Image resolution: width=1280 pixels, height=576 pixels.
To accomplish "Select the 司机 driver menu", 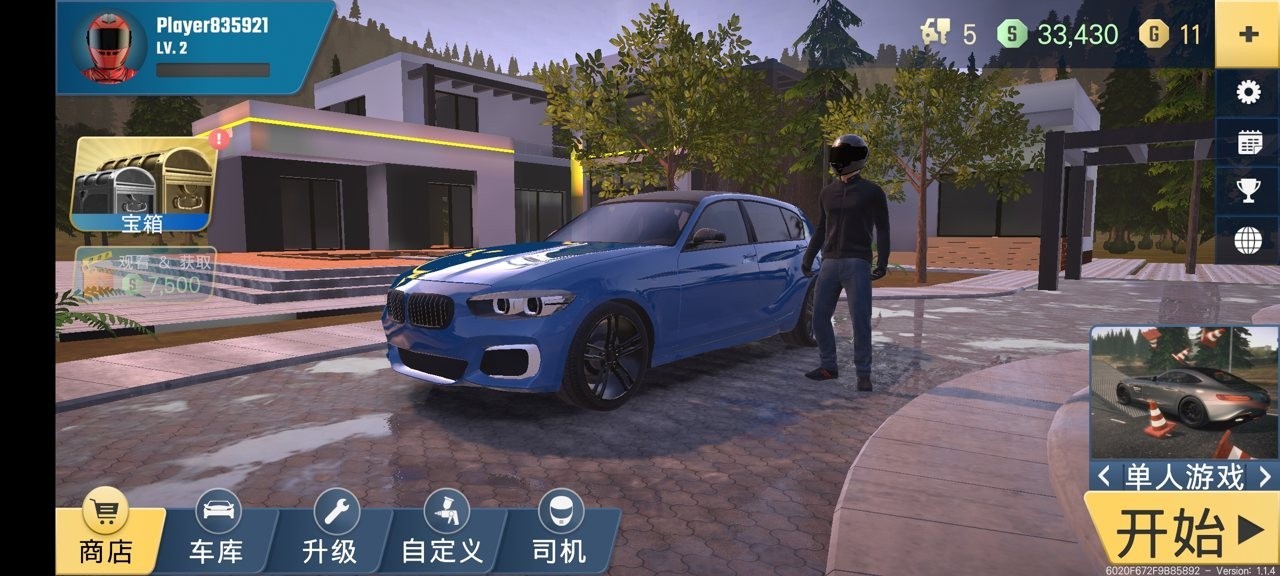I will point(560,534).
